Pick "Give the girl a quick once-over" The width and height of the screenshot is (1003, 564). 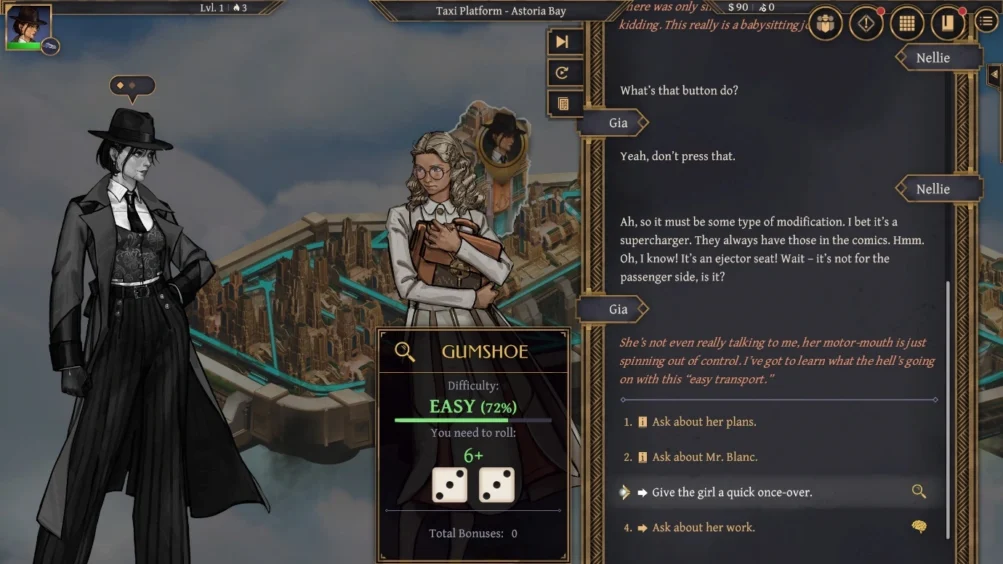732,492
